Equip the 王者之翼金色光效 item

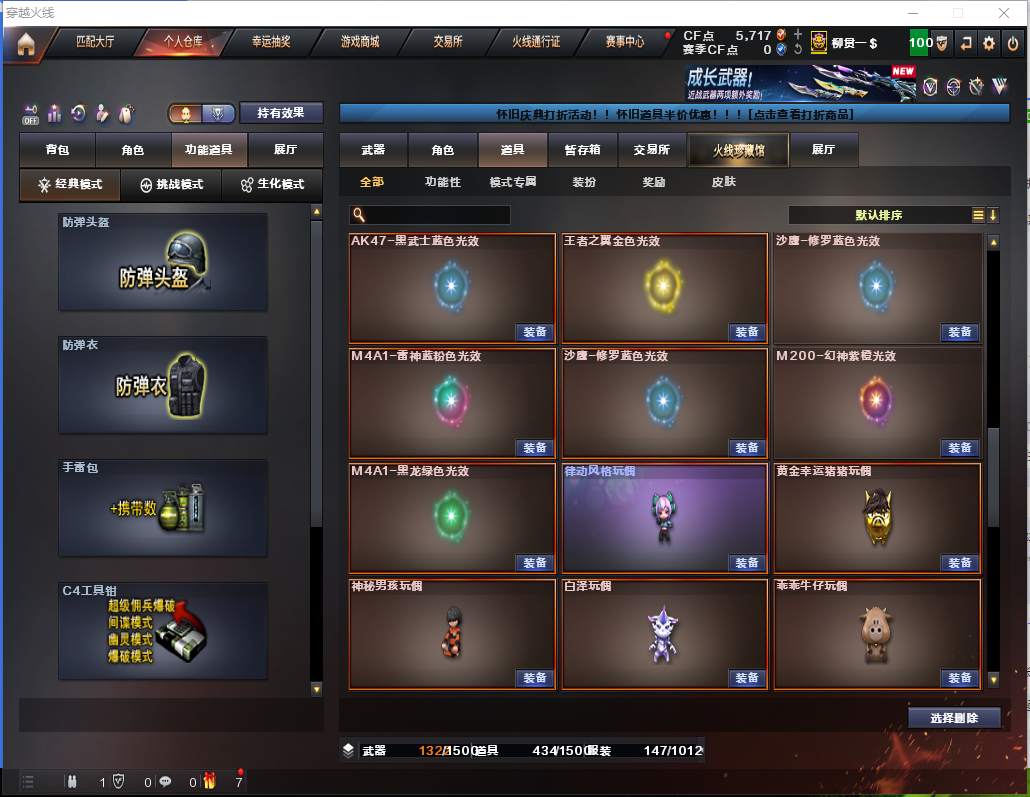pos(747,333)
